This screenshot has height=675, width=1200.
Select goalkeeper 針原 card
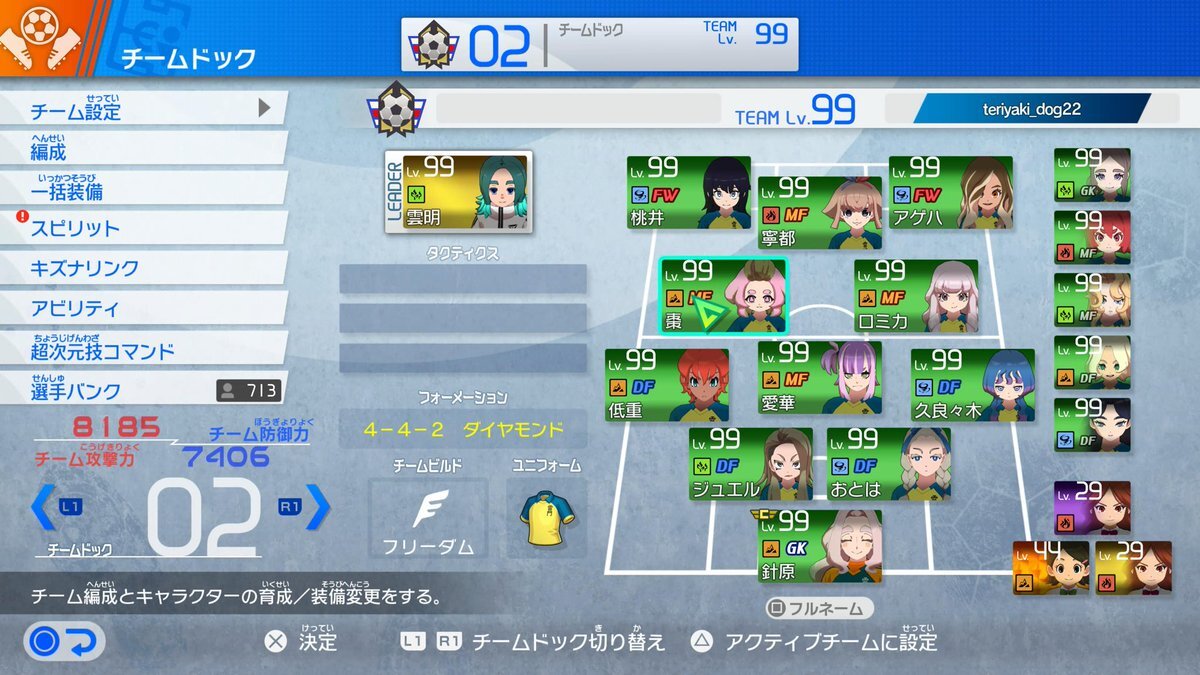coord(819,546)
